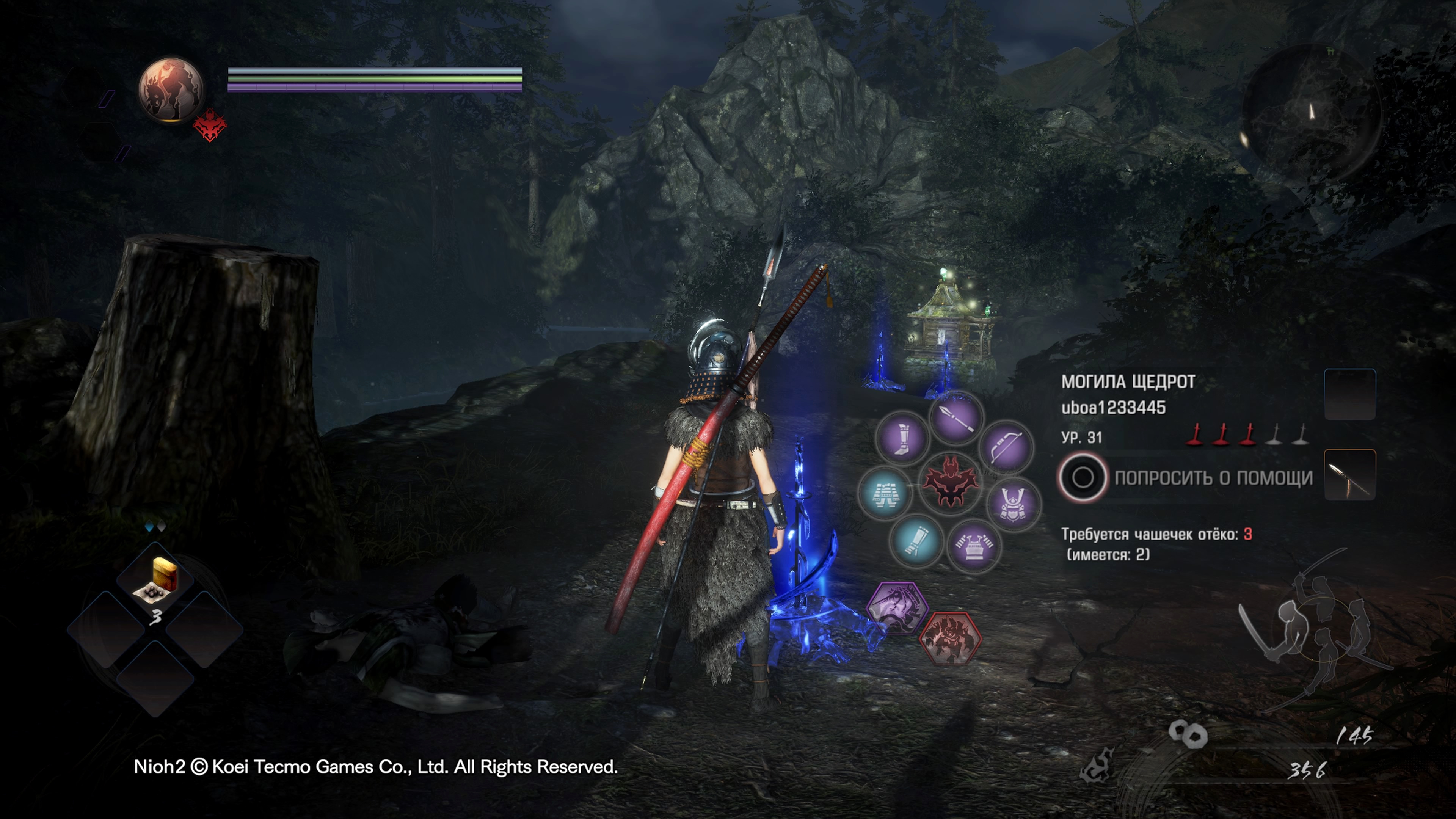Click the red demon emblem under the portrait
1456x819 pixels.
[x=209, y=126]
